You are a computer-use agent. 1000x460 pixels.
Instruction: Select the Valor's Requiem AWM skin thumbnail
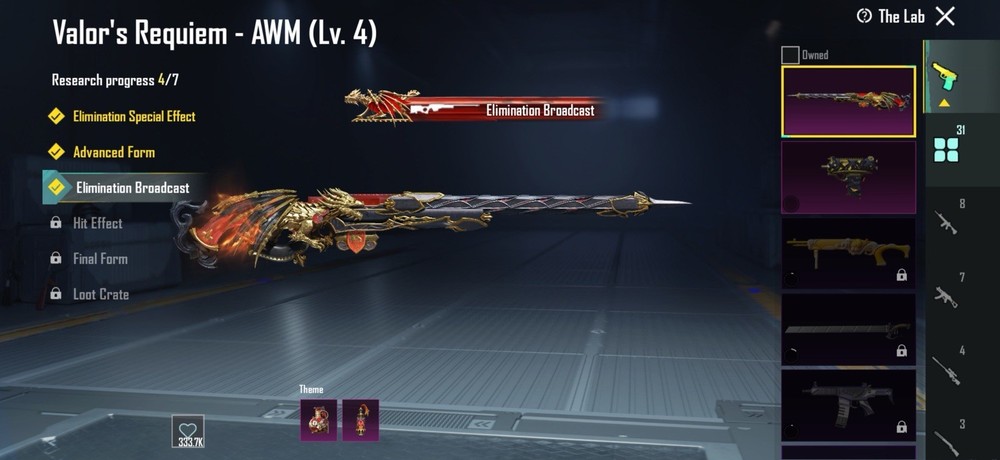[848, 101]
